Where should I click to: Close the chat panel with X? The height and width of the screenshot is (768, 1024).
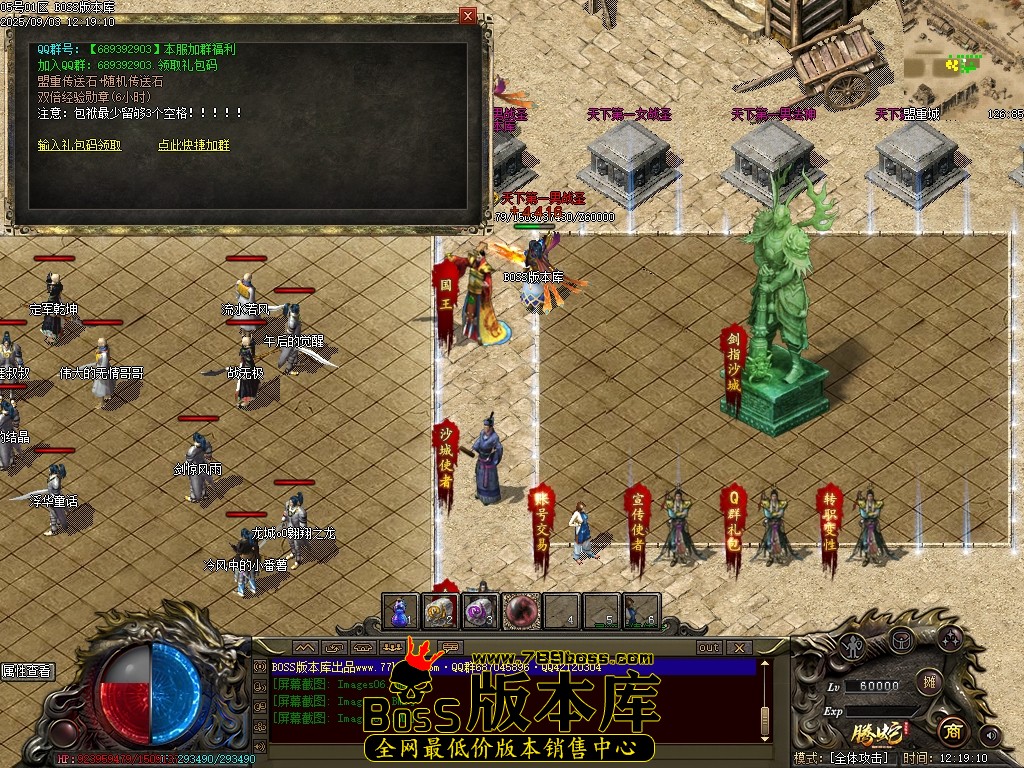pos(738,647)
